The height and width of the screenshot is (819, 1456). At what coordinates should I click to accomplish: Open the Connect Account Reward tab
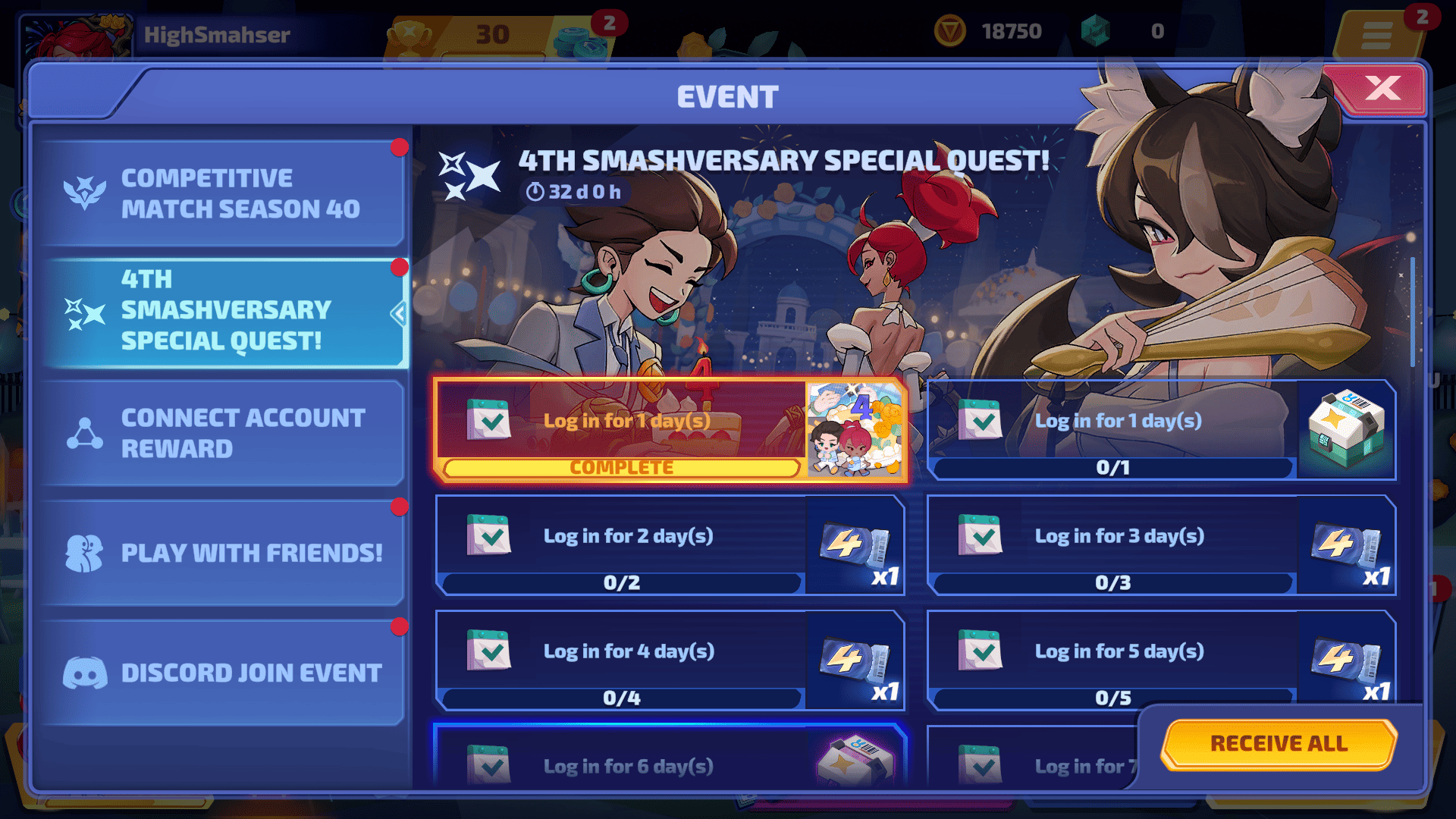pyautogui.click(x=222, y=433)
